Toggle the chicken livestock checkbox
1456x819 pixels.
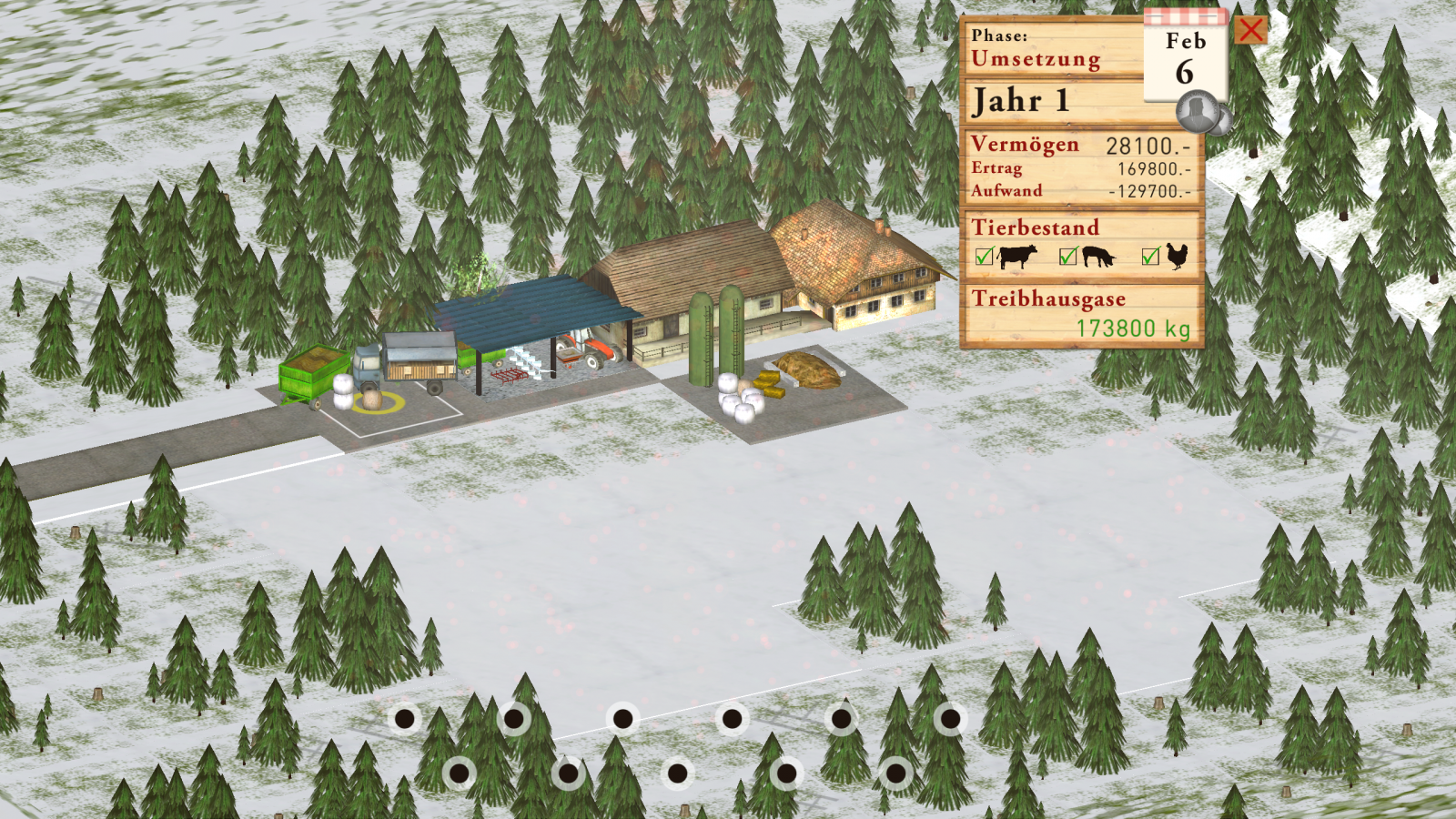(x=1150, y=257)
